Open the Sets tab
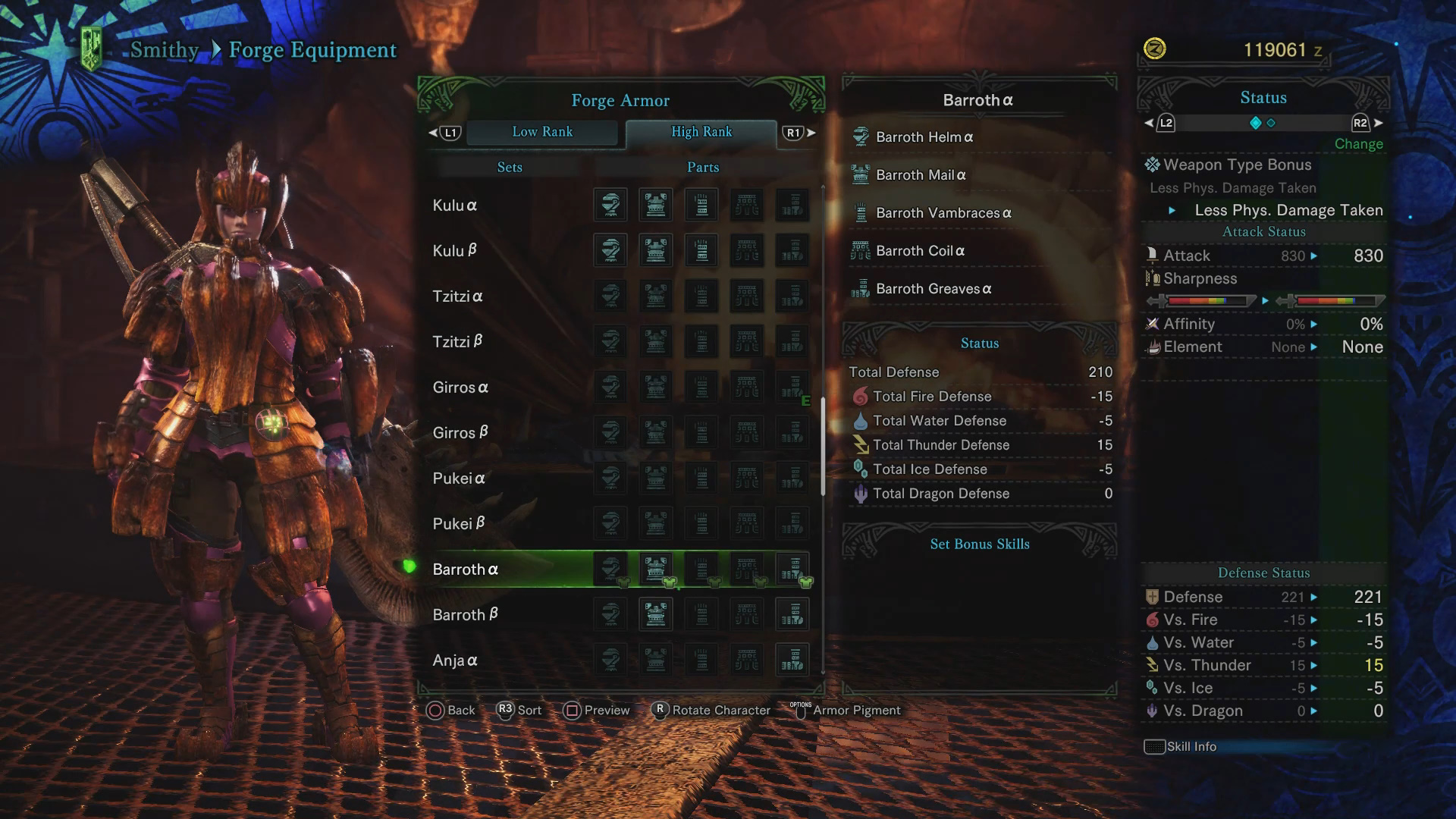 click(x=509, y=167)
